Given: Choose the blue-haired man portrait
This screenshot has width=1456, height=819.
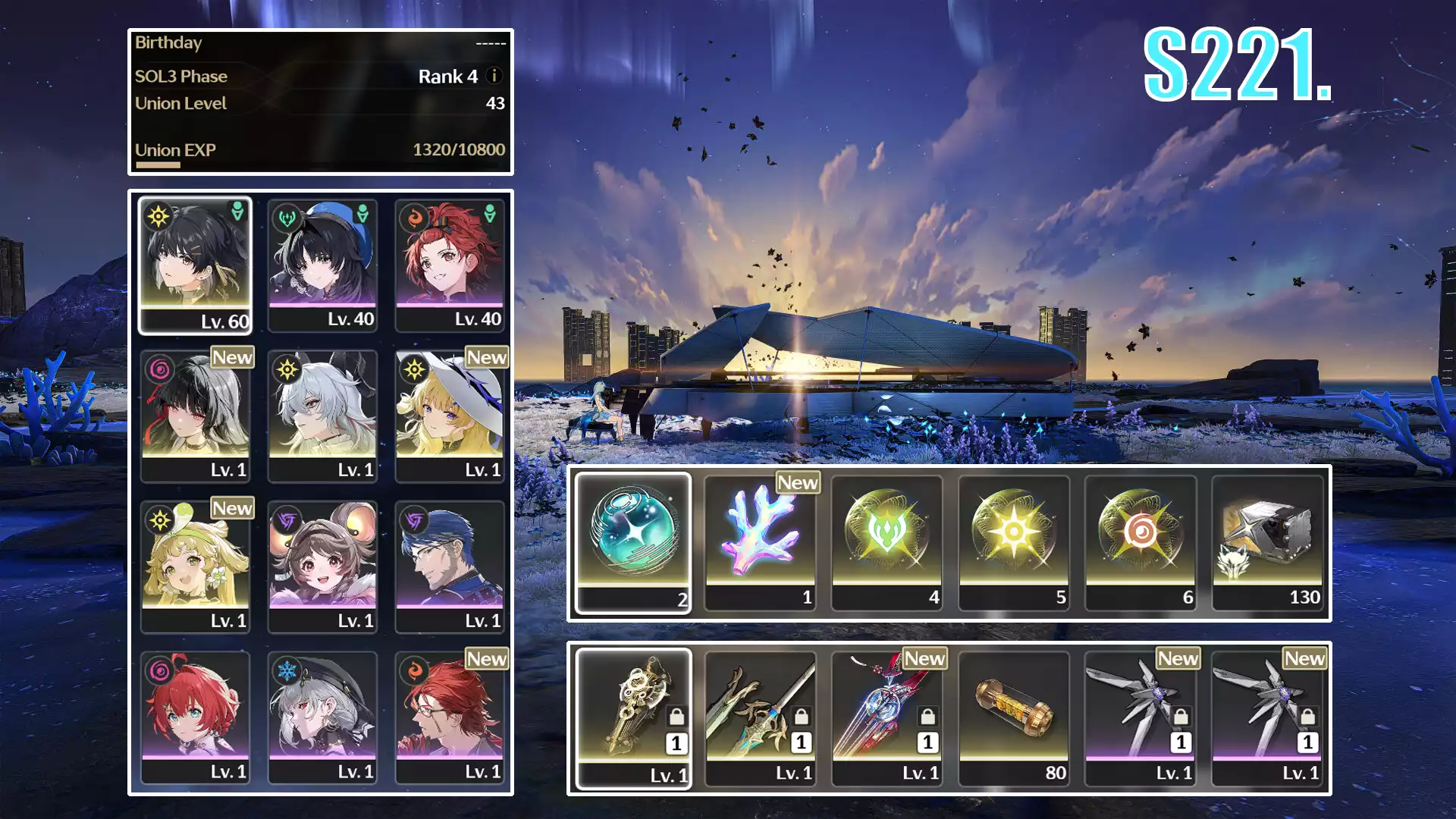Looking at the screenshot, I should pos(450,566).
